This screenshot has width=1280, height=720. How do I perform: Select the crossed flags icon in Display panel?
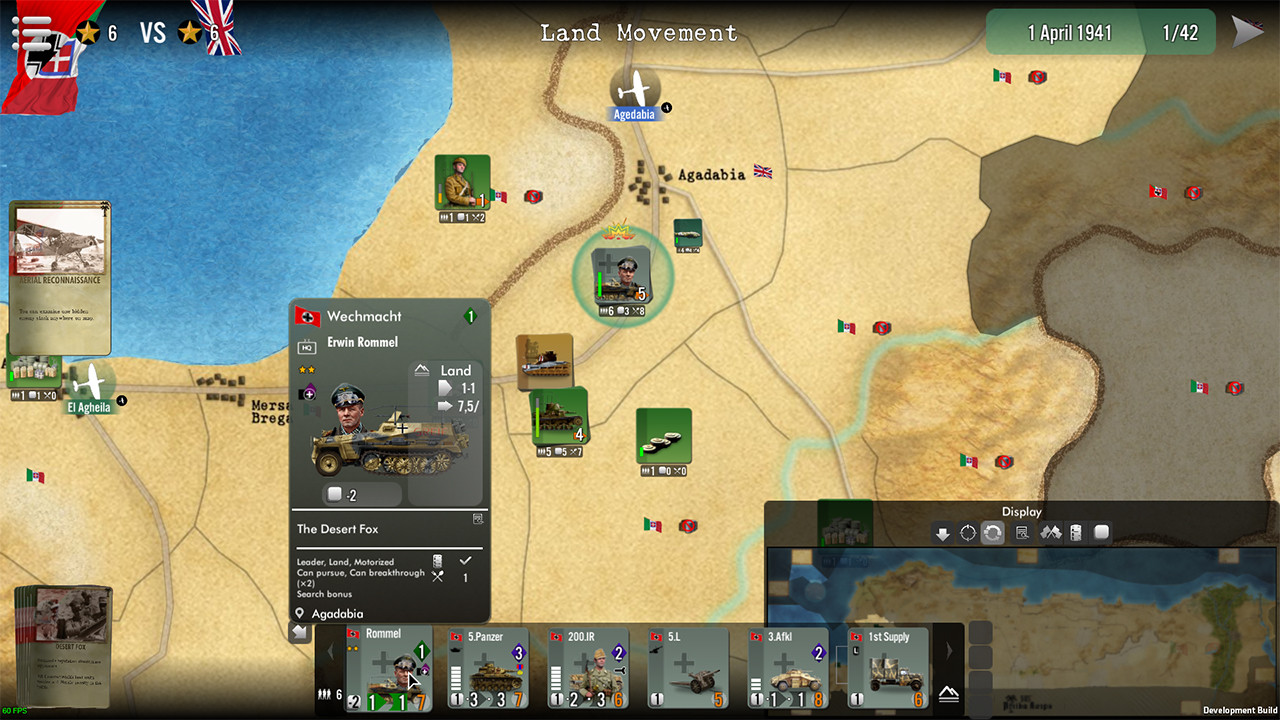(x=1050, y=532)
